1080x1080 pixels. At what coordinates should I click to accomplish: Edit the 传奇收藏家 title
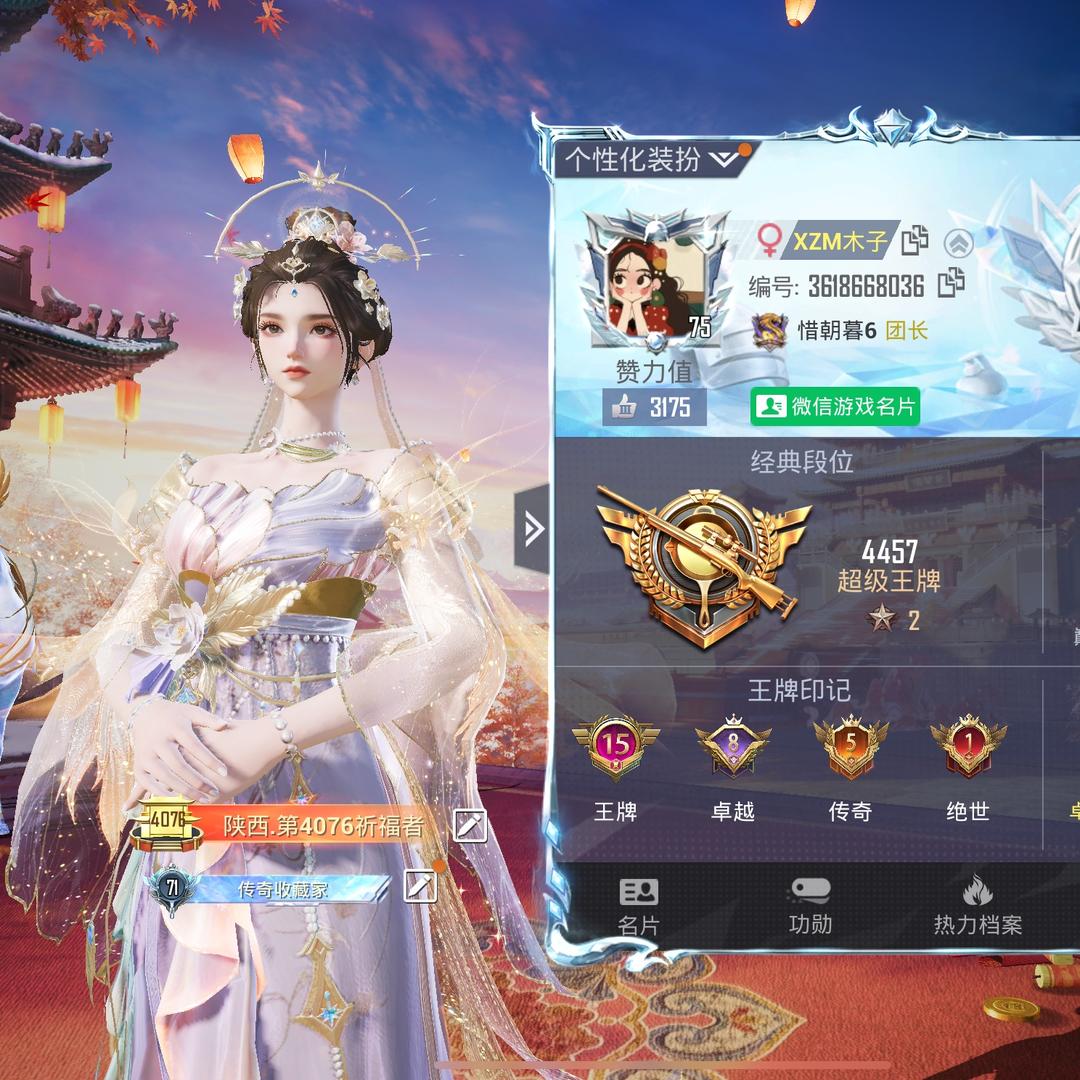(420, 886)
